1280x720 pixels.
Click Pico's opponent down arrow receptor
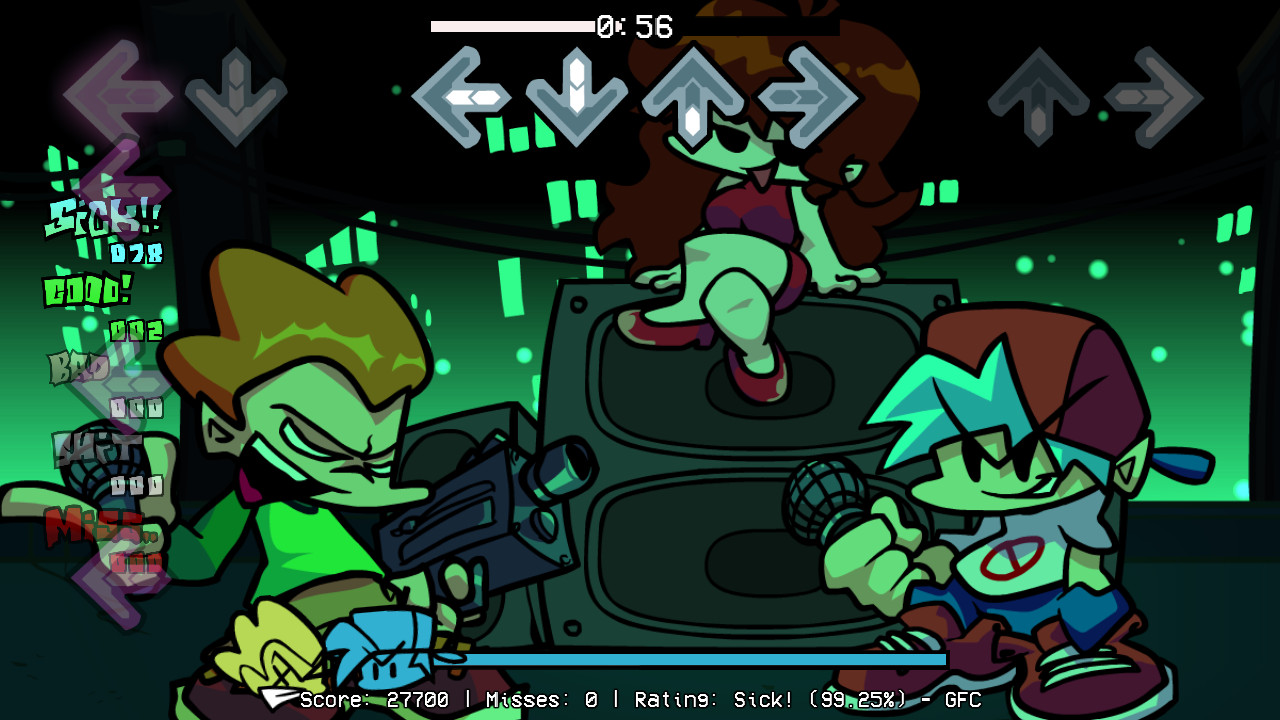[x=575, y=95]
